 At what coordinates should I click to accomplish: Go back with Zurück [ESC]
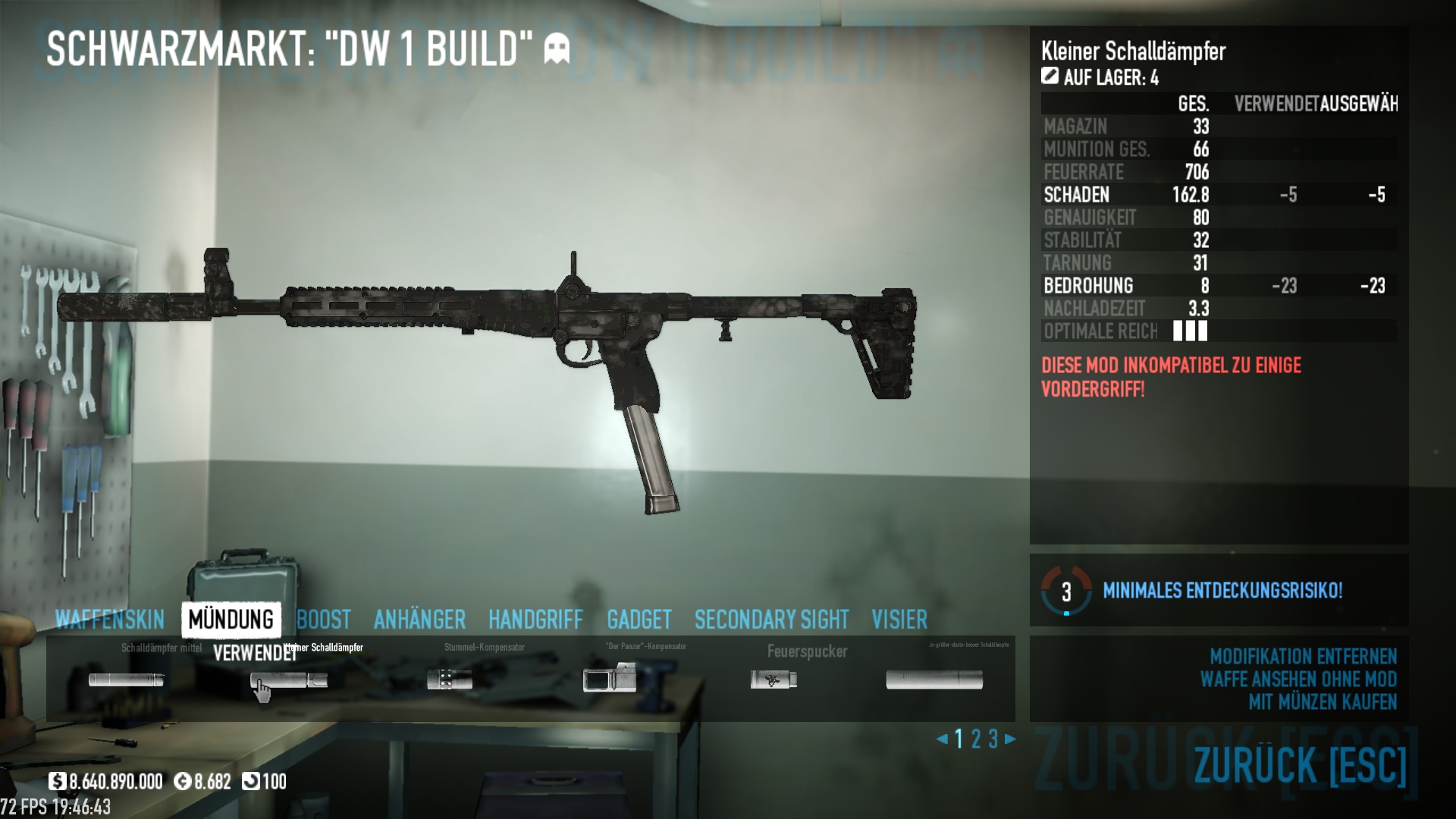pos(1300,764)
